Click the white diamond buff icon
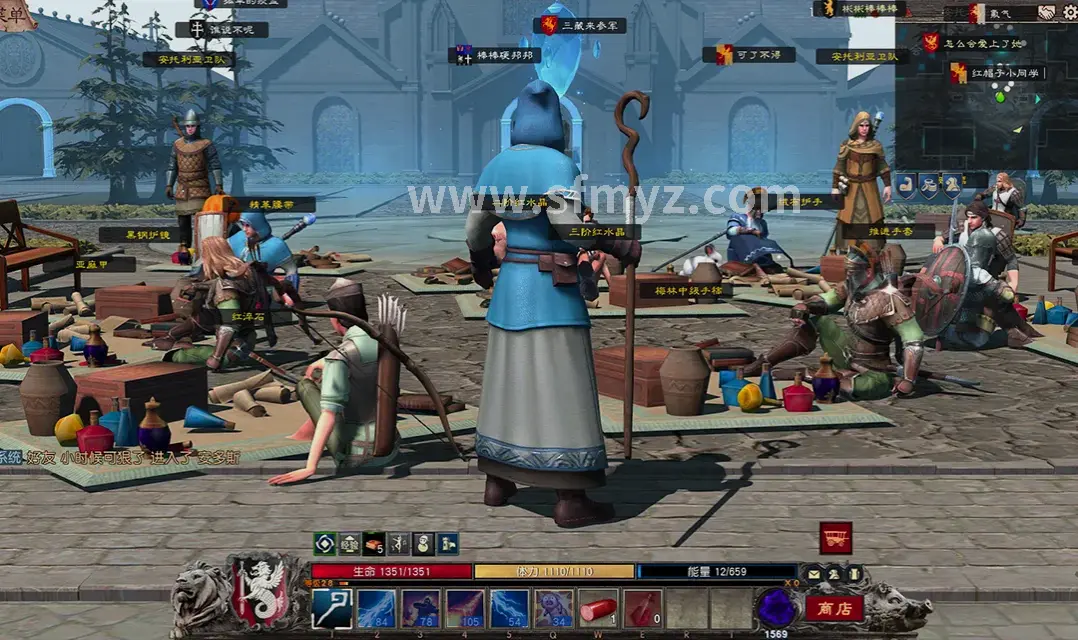Image resolution: width=1078 pixels, height=640 pixels. [324, 543]
